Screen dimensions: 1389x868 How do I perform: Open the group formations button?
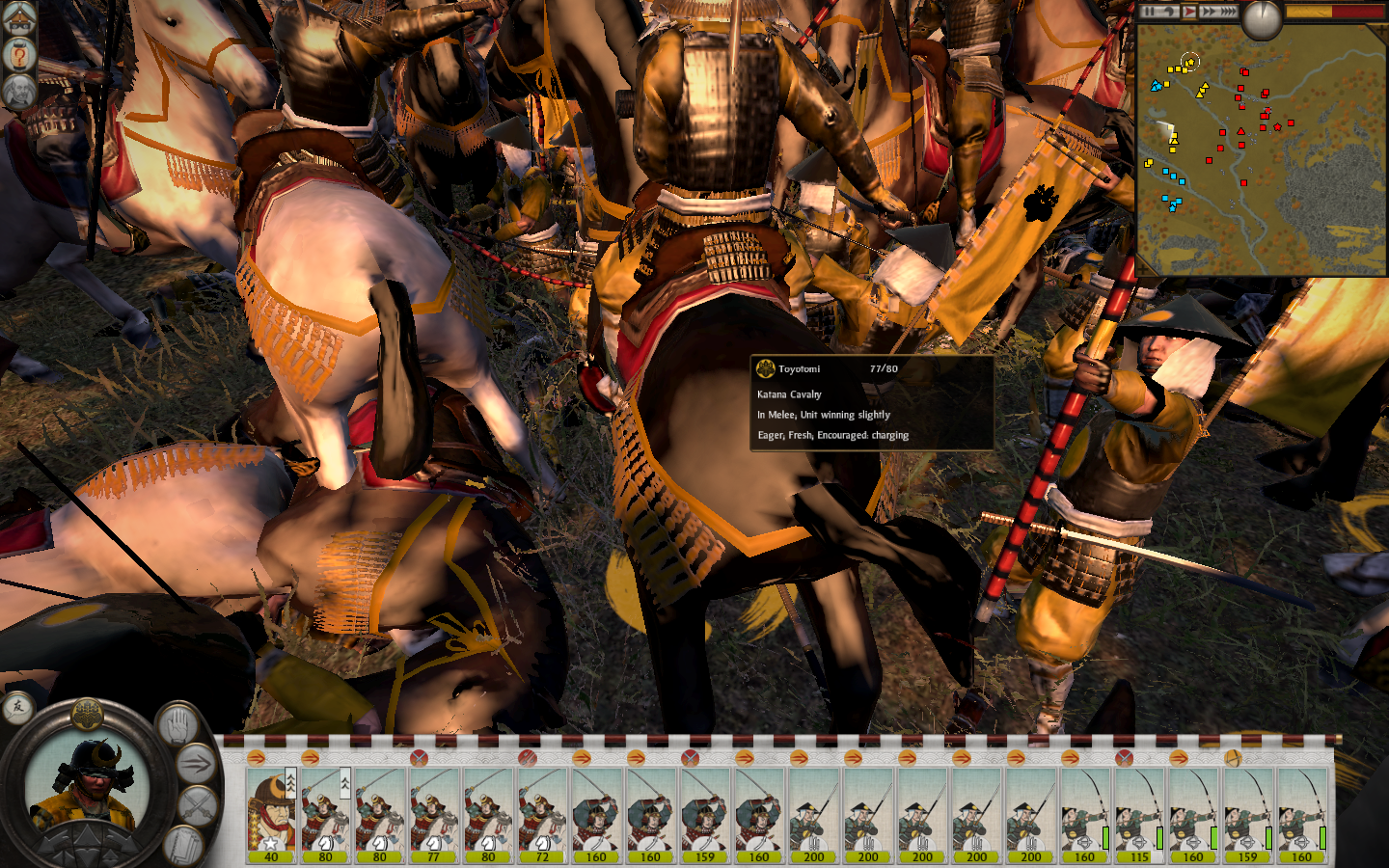pyautogui.click(x=182, y=844)
